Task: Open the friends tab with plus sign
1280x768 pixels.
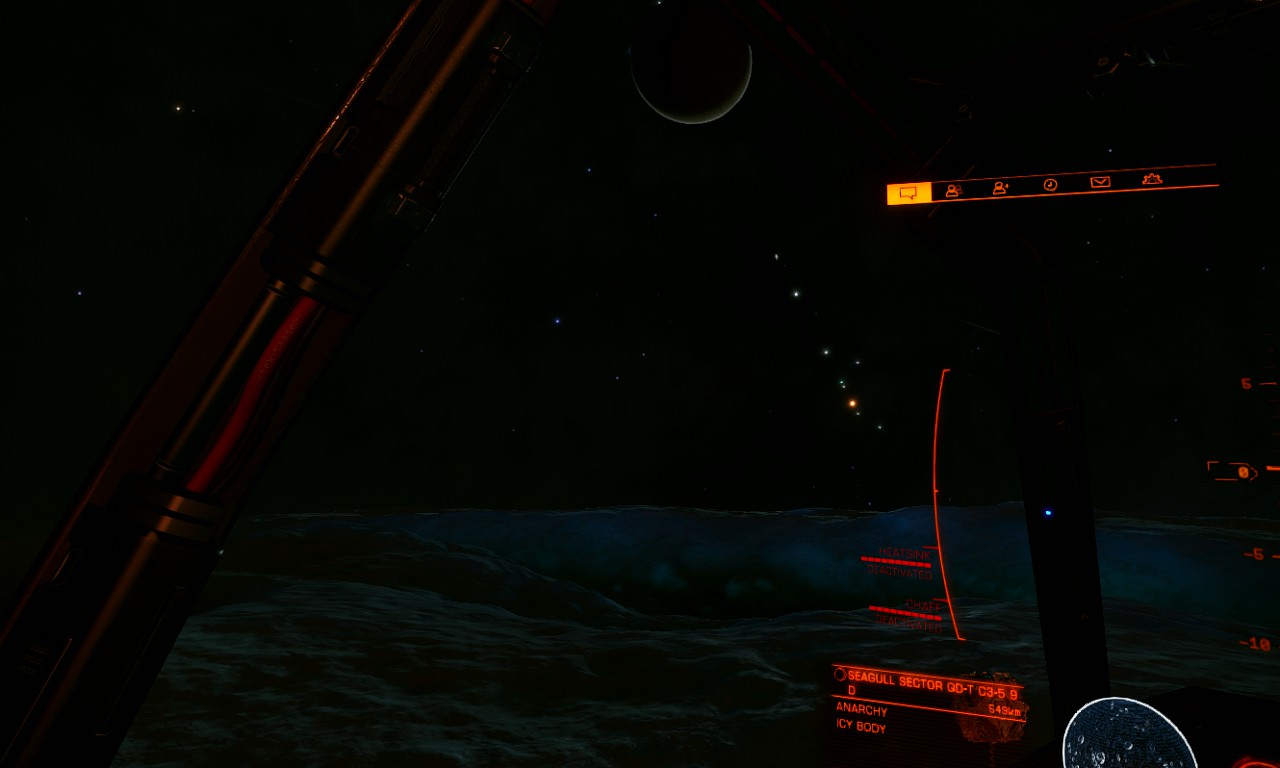Action: [x=1001, y=187]
